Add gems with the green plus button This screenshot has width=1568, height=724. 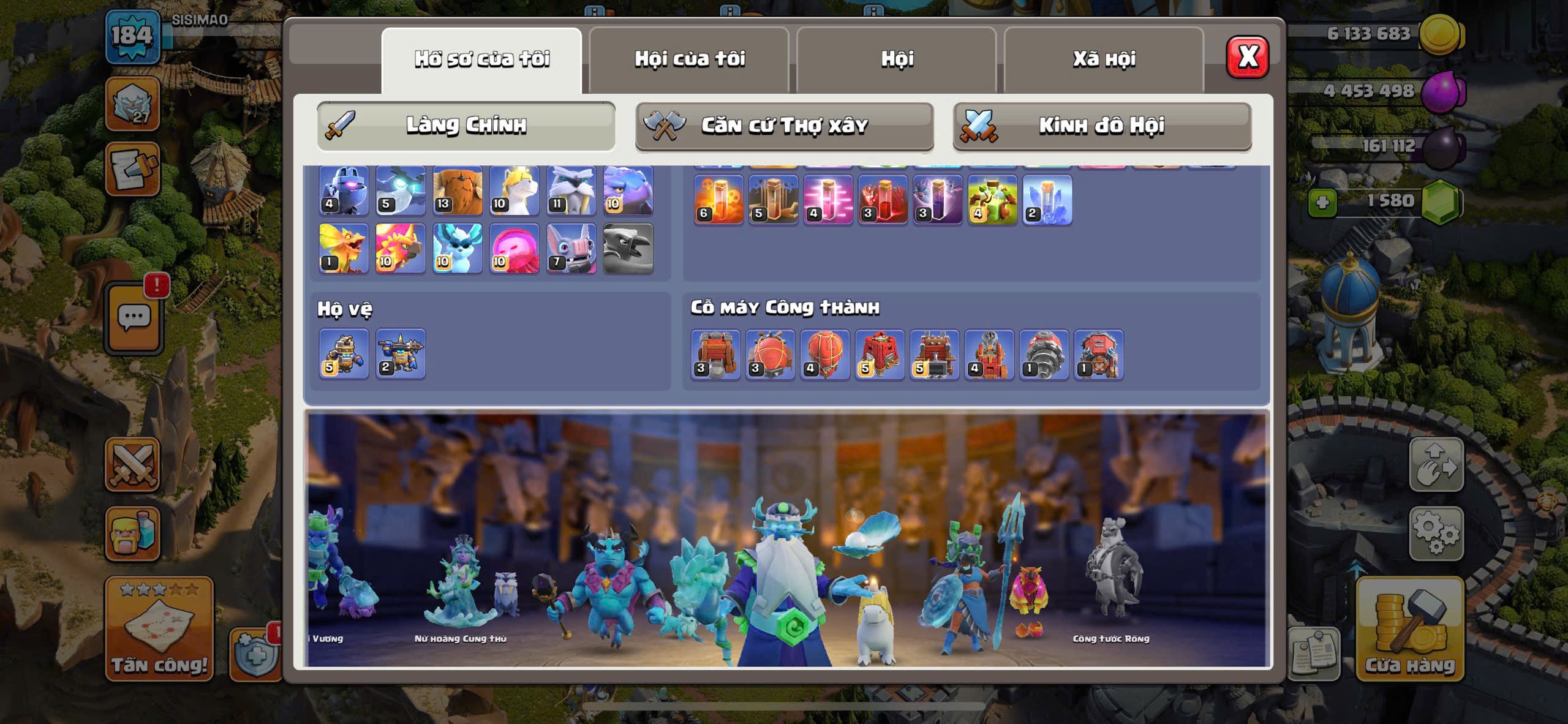pos(1322,202)
